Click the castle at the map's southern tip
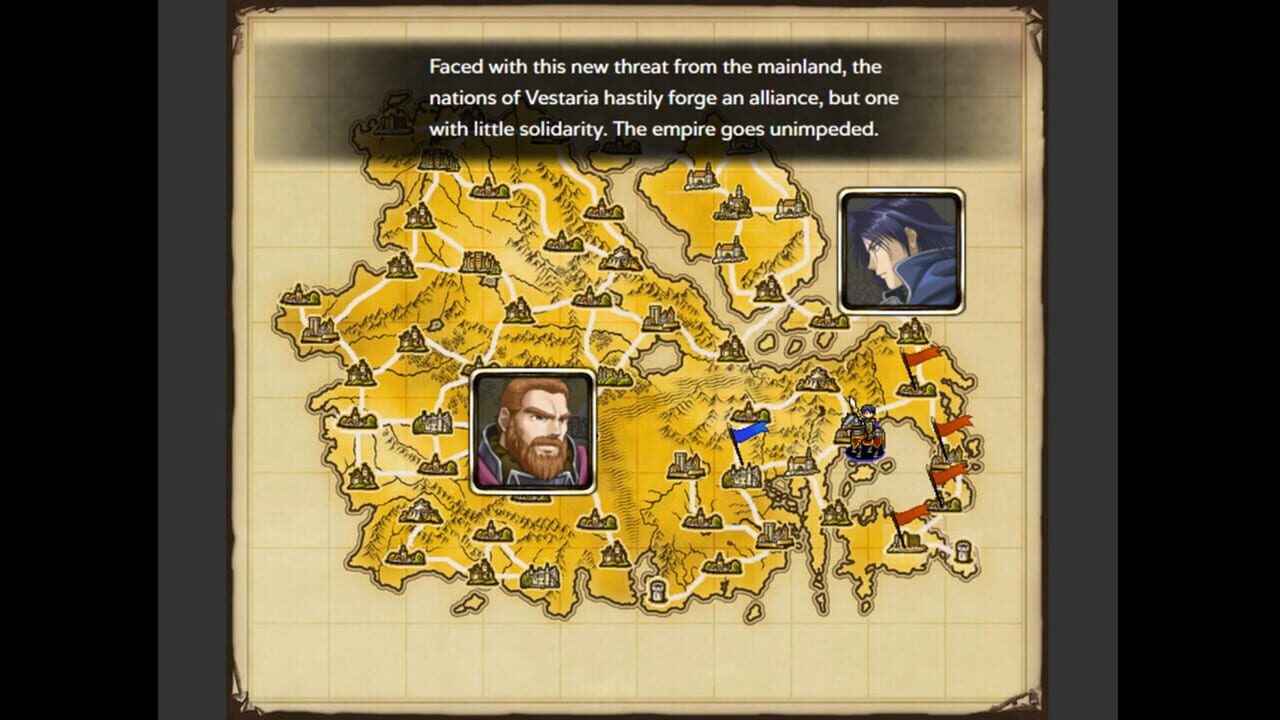This screenshot has height=720, width=1280. pyautogui.click(x=541, y=575)
